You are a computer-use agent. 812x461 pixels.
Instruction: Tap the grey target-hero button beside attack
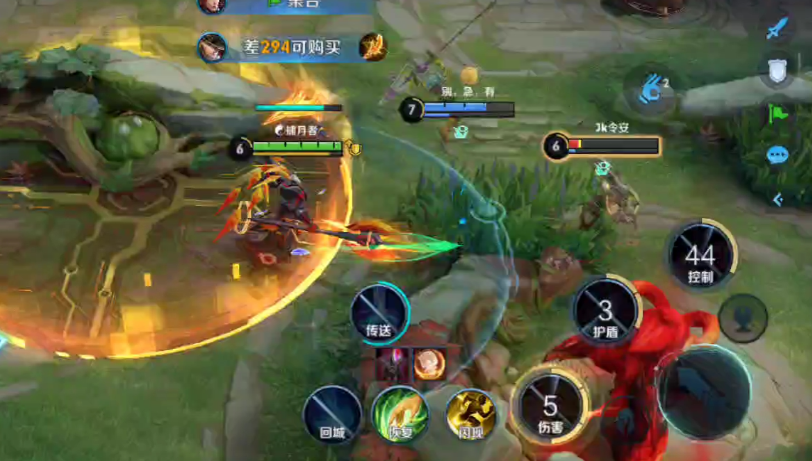coord(743,318)
